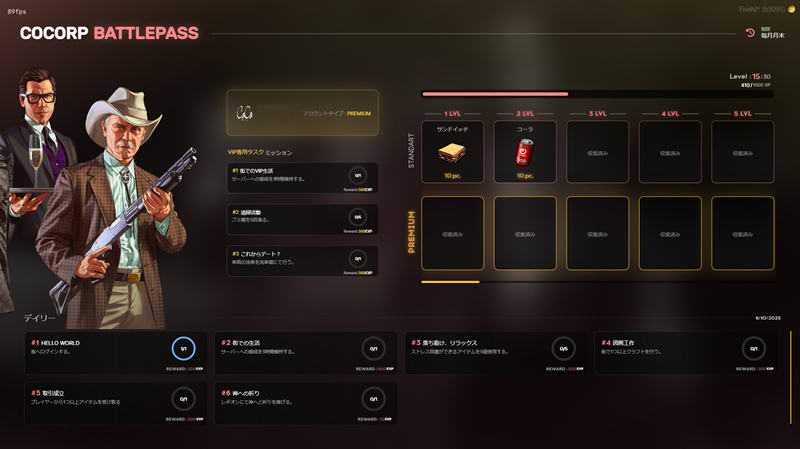Select daily task #6 in the bottom row
The image size is (800, 449).
click(305, 403)
